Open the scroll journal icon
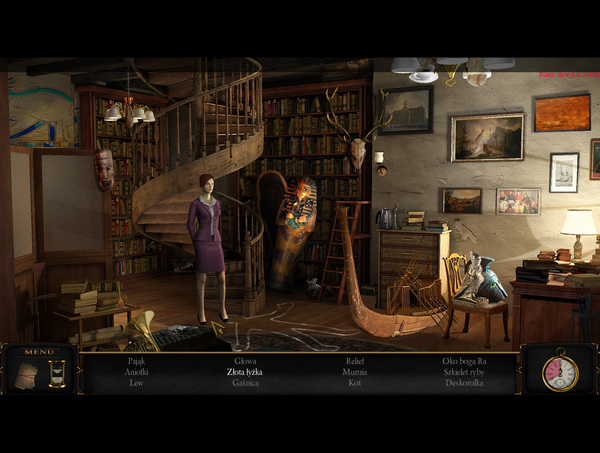600x453 pixels. point(27,375)
